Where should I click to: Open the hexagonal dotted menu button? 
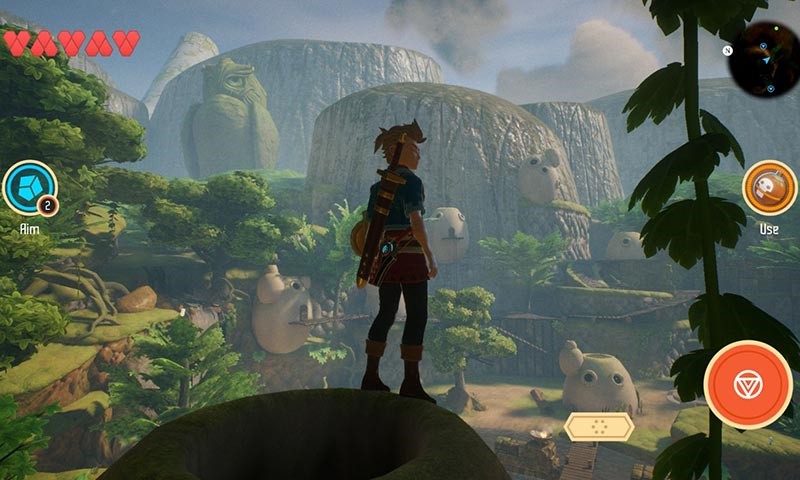[598, 427]
